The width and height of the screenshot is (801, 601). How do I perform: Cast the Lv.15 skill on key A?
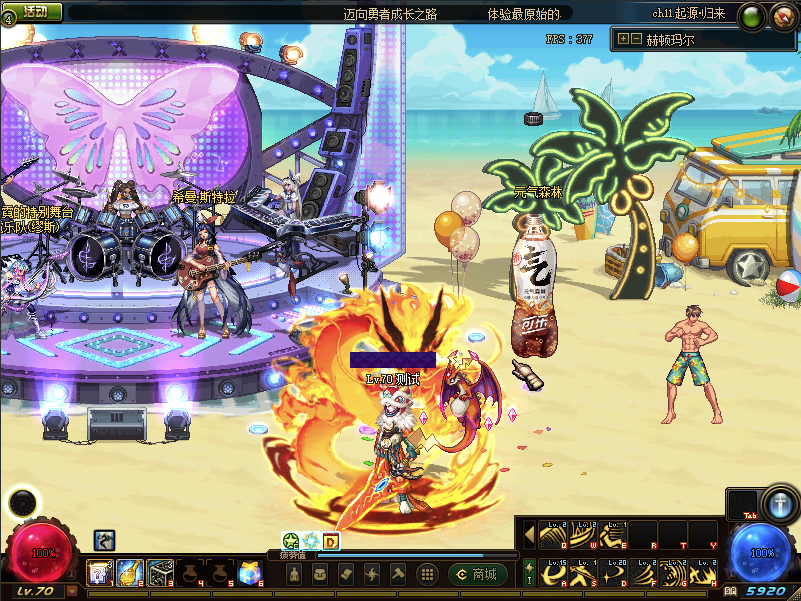coord(553,573)
